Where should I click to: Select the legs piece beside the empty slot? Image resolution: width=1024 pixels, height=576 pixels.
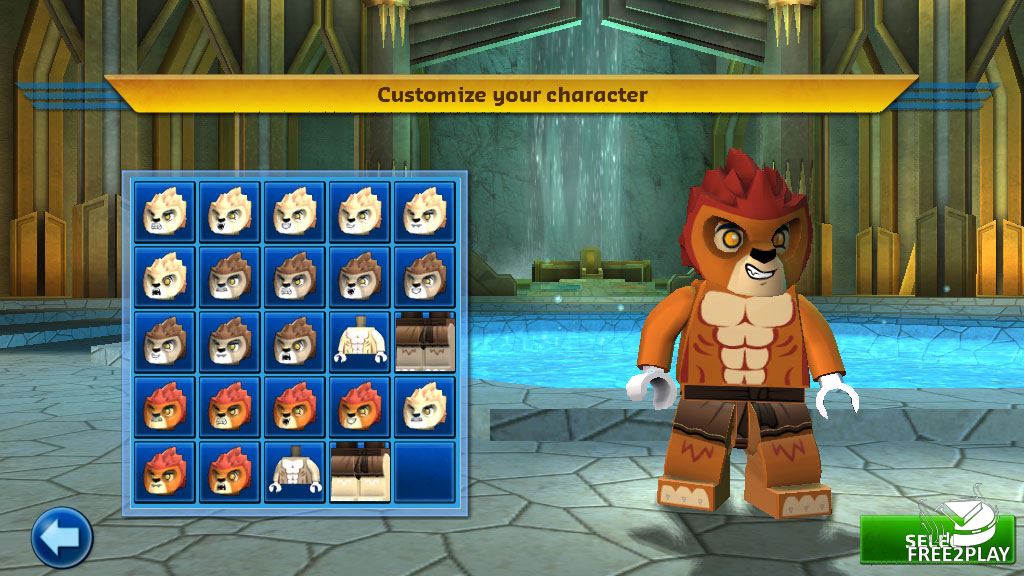coord(359,472)
